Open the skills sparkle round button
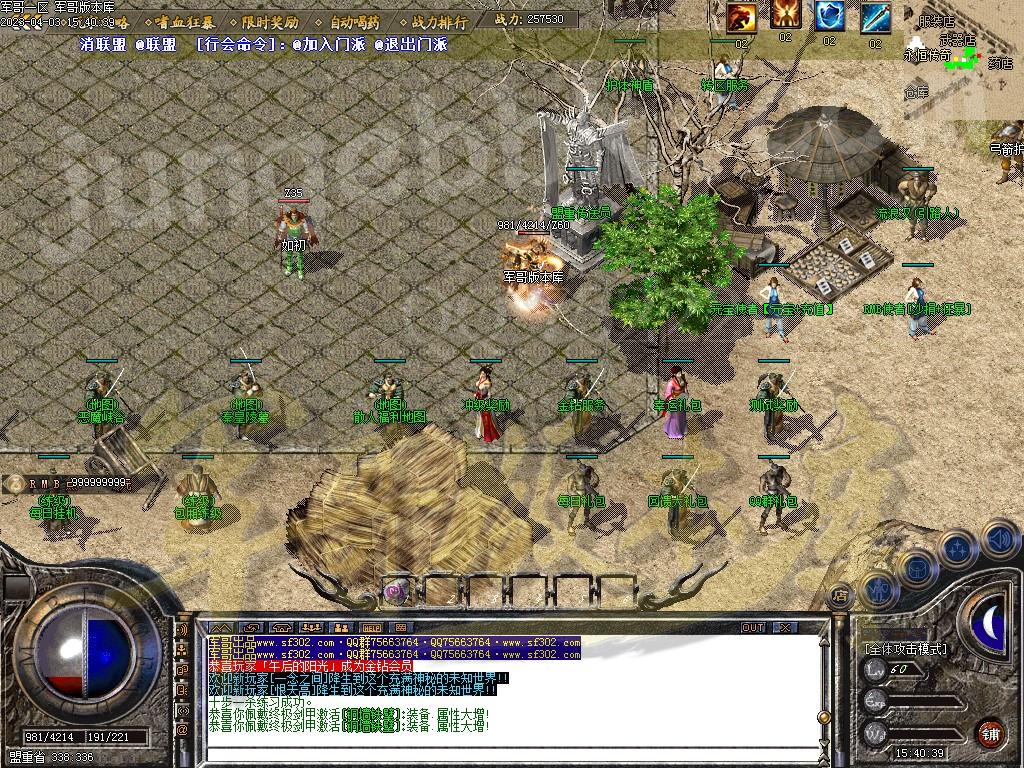This screenshot has height=768, width=1024. pos(958,549)
